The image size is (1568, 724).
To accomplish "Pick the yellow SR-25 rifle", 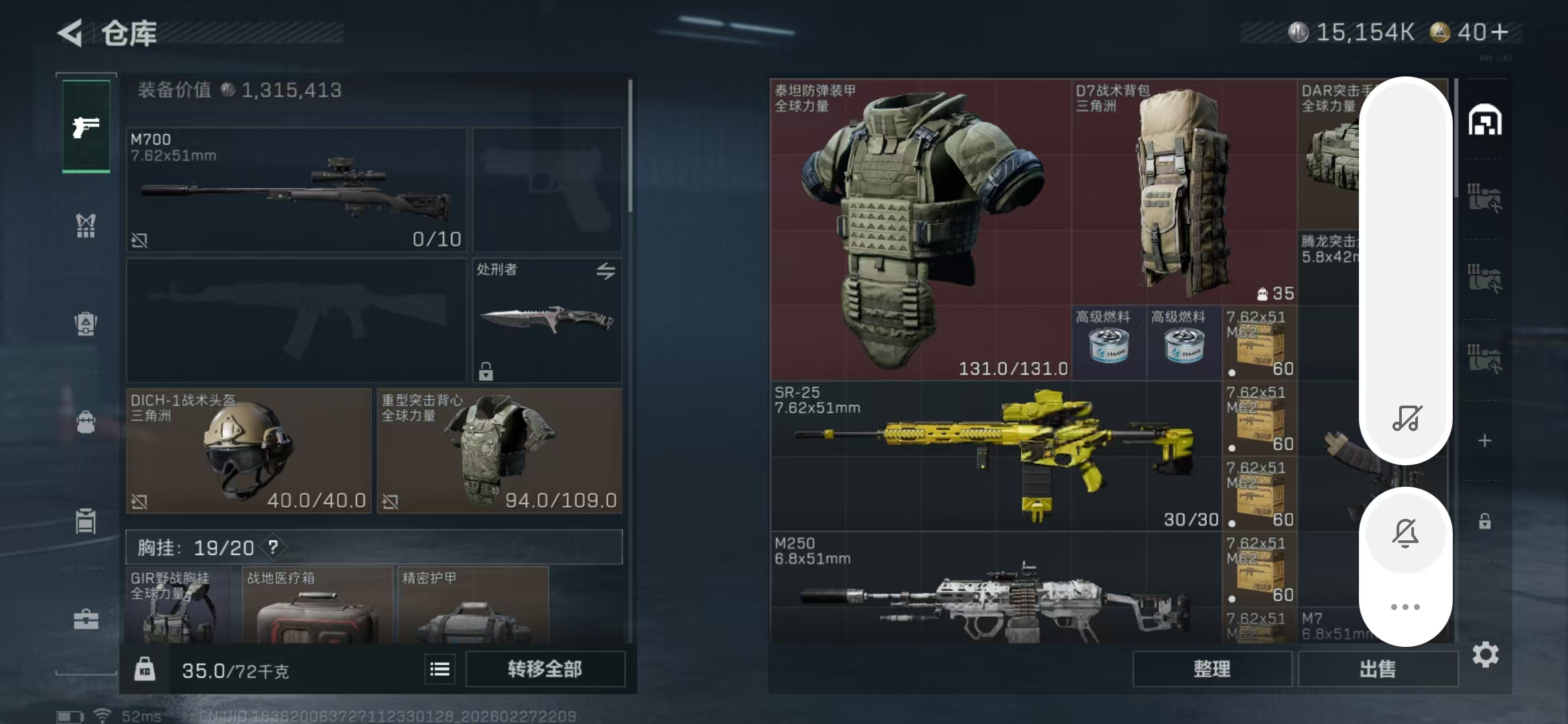I will [x=996, y=457].
